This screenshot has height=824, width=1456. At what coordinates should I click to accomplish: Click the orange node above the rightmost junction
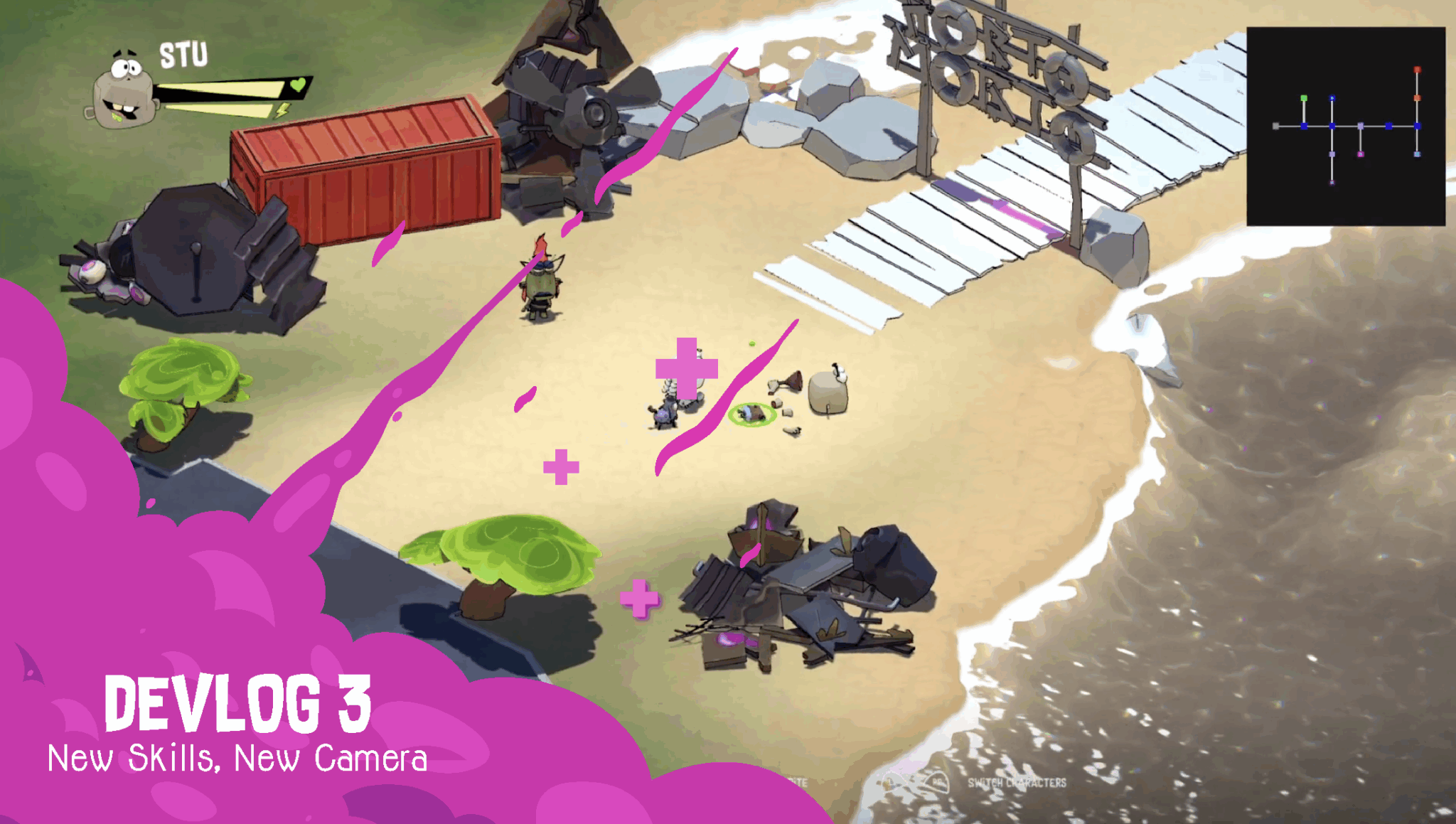[x=1417, y=97]
